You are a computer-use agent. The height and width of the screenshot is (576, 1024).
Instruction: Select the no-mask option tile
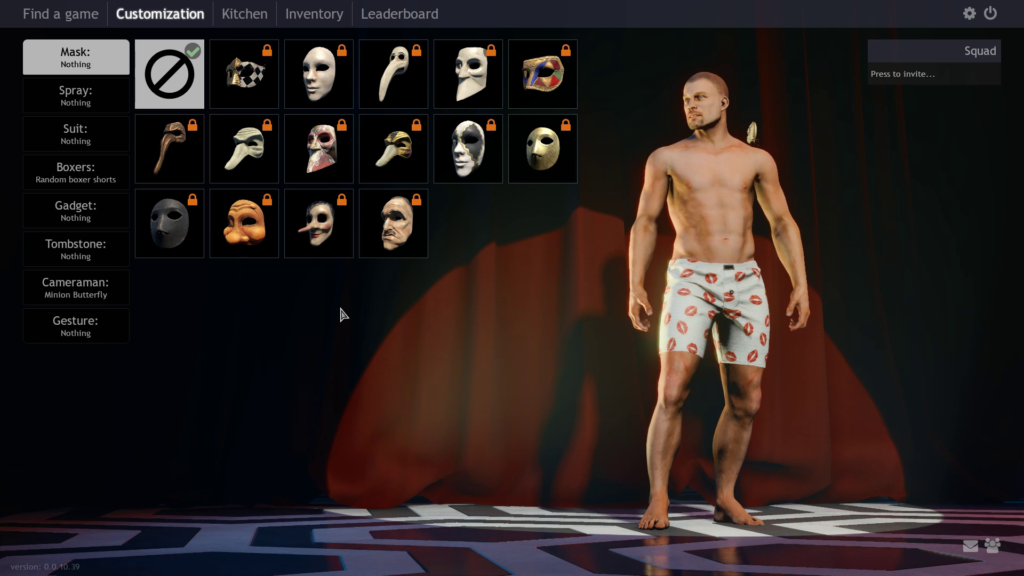point(169,74)
